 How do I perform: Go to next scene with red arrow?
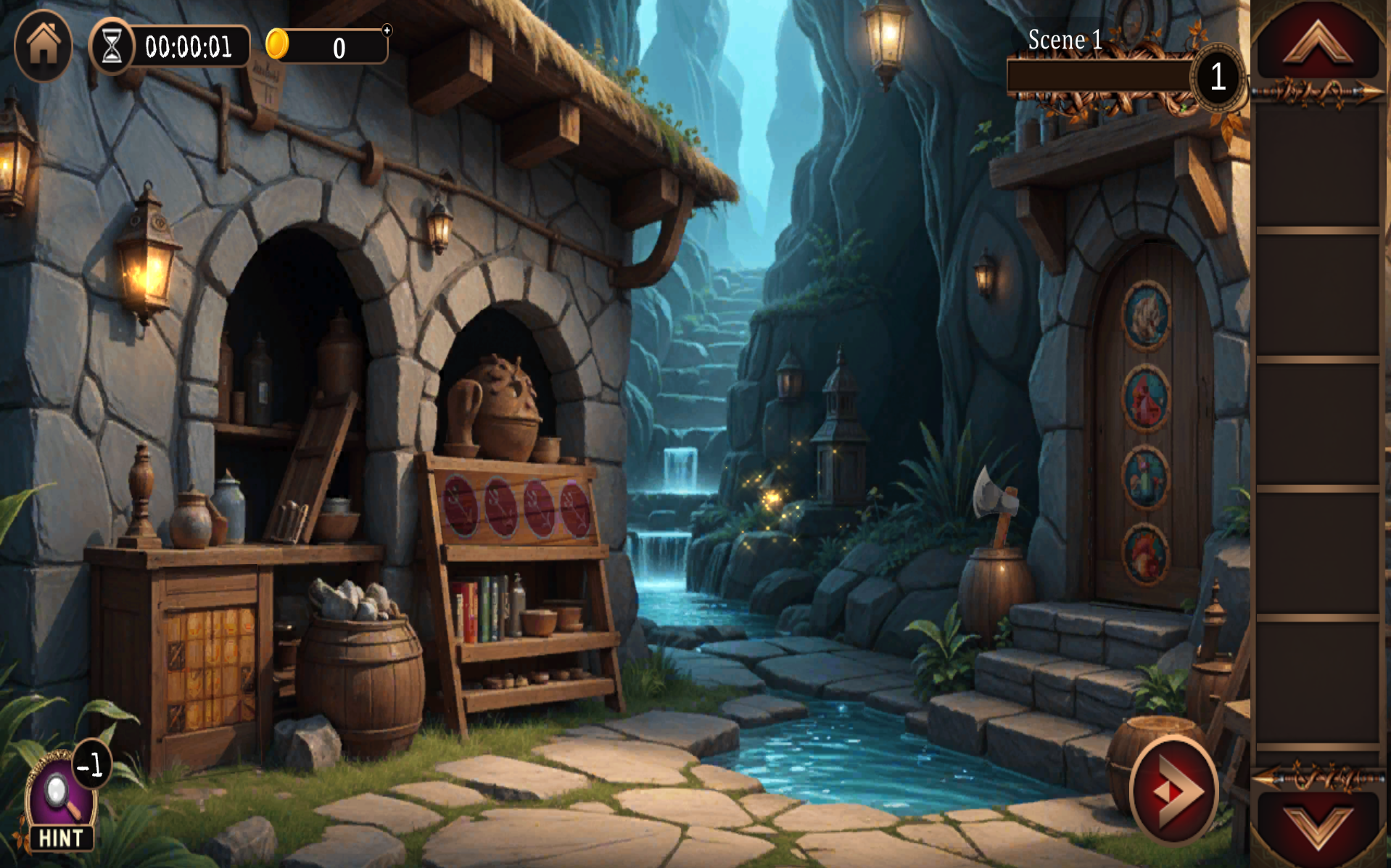point(1173,790)
